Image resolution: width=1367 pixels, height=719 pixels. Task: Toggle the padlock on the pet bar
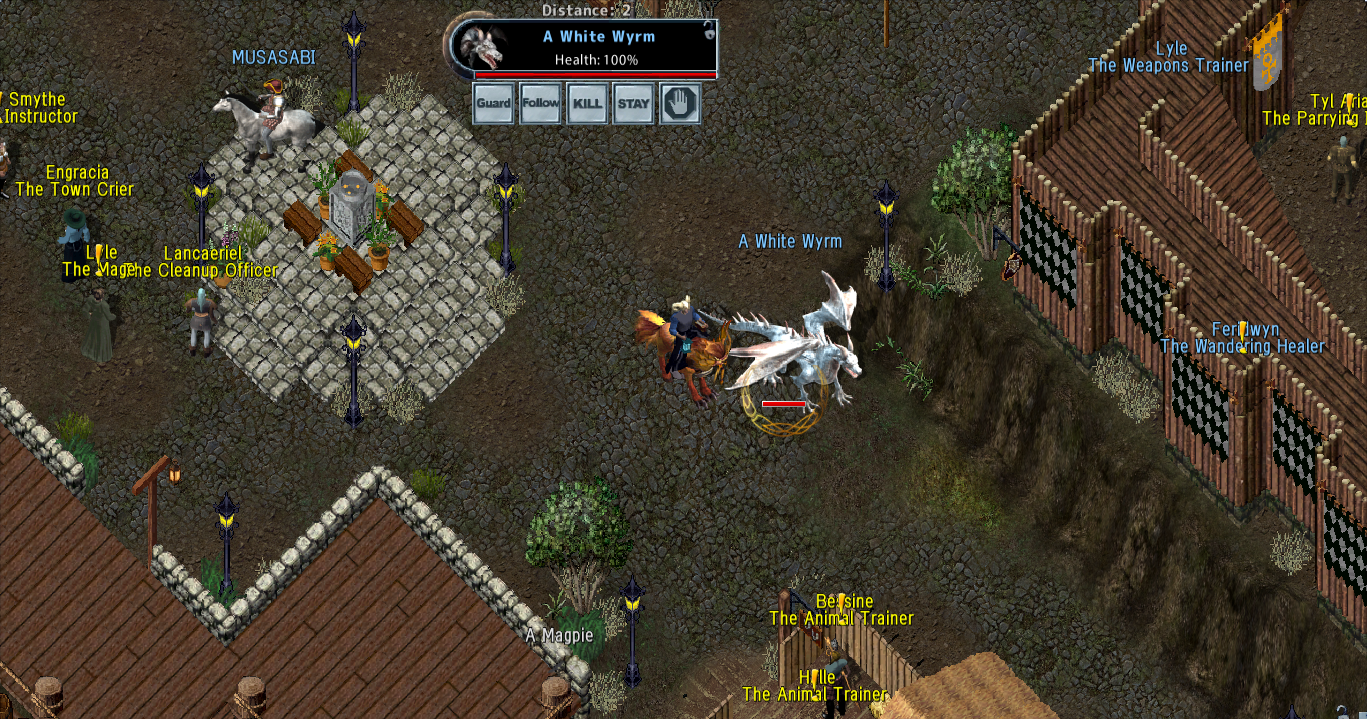pyautogui.click(x=709, y=30)
